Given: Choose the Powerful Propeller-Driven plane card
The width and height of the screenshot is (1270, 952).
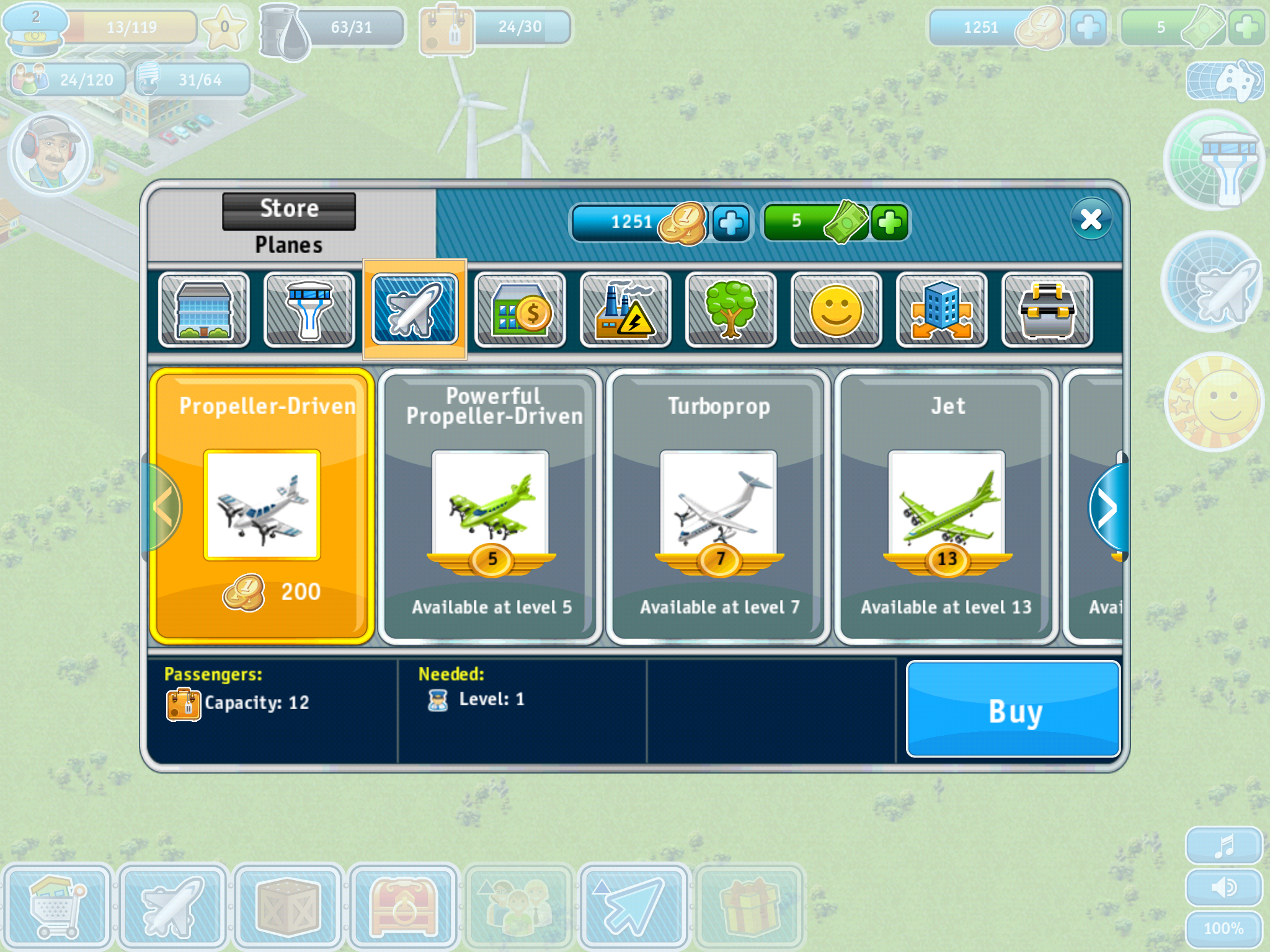Looking at the screenshot, I should tap(490, 506).
